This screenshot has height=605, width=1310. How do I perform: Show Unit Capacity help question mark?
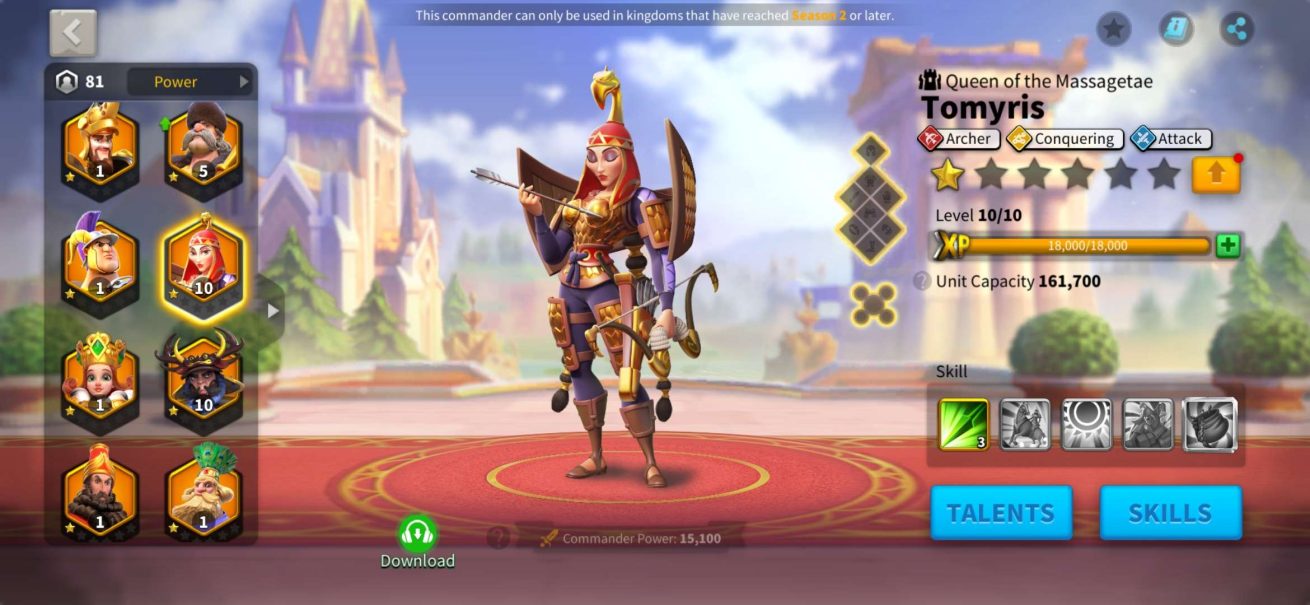[x=922, y=282]
